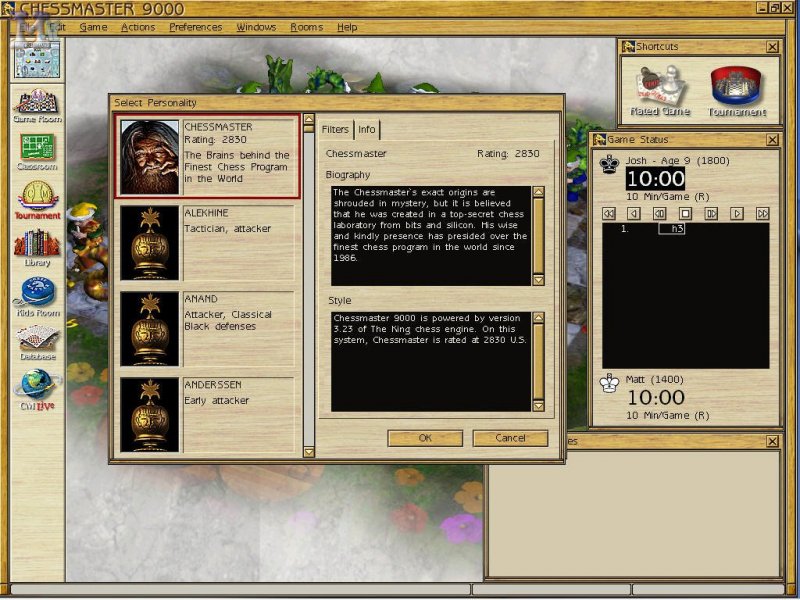Open the Rooms menu

click(x=306, y=27)
